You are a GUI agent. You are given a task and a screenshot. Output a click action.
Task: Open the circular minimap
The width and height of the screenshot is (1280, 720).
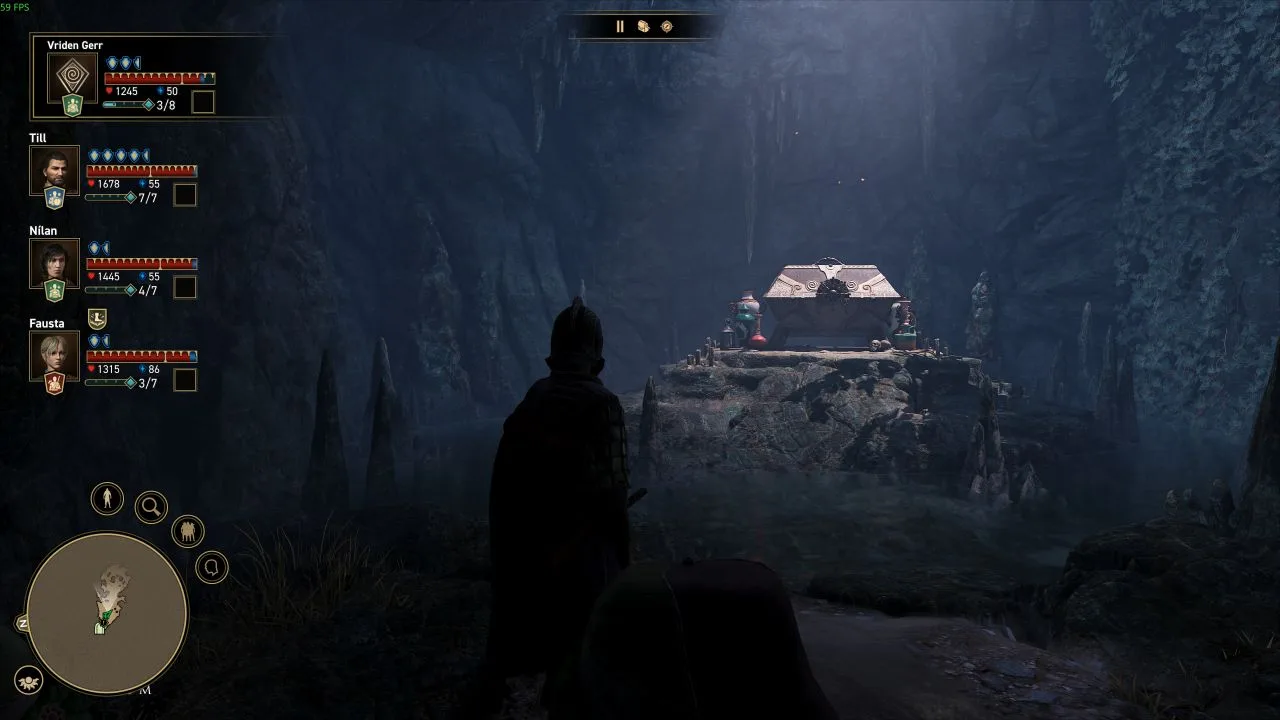[106, 613]
